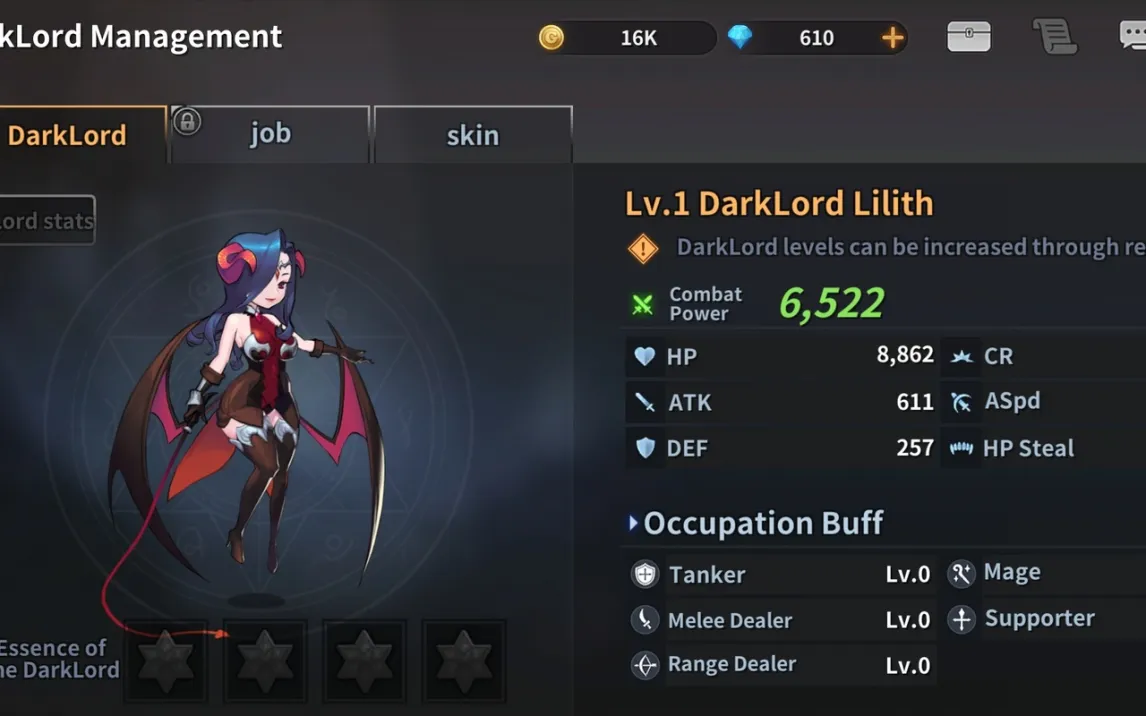Screen dimensions: 1146x716
Task: Switch to the skin tab
Action: coord(472,135)
